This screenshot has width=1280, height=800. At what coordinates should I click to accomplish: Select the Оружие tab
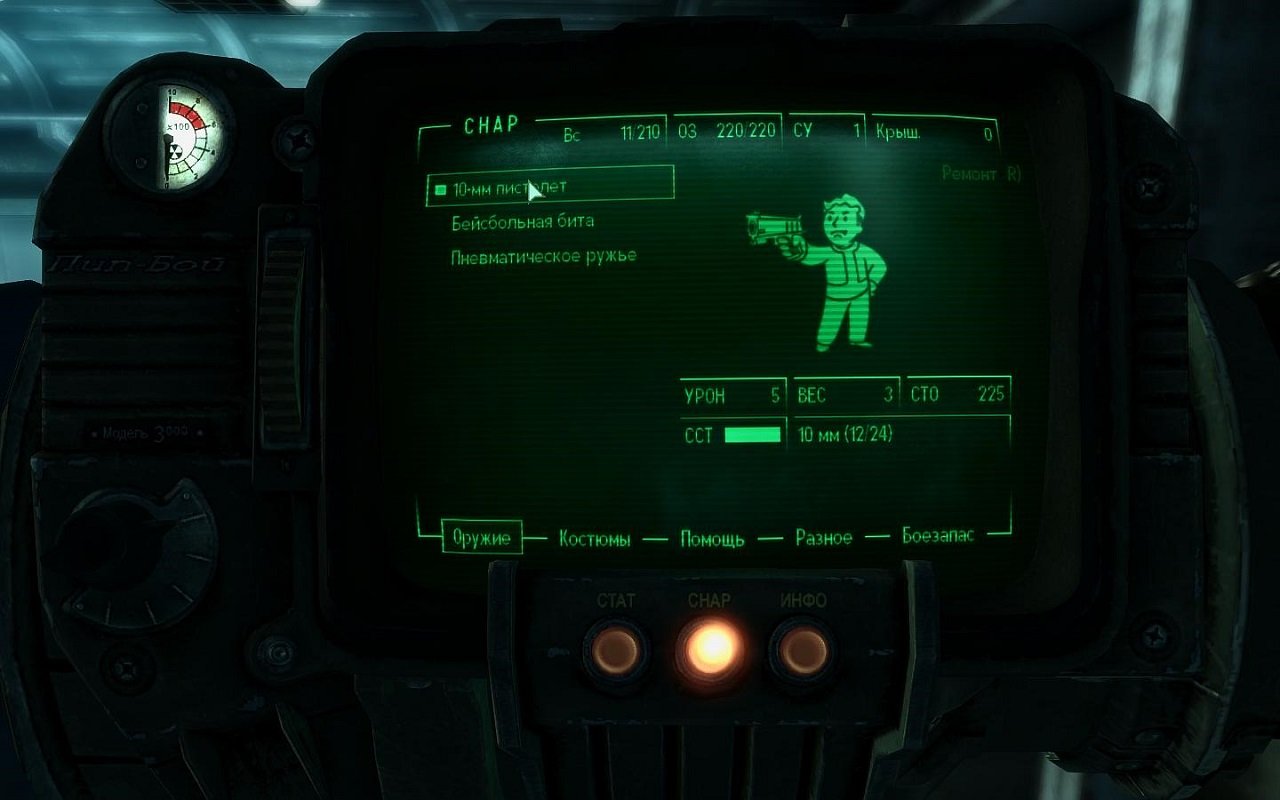click(484, 537)
